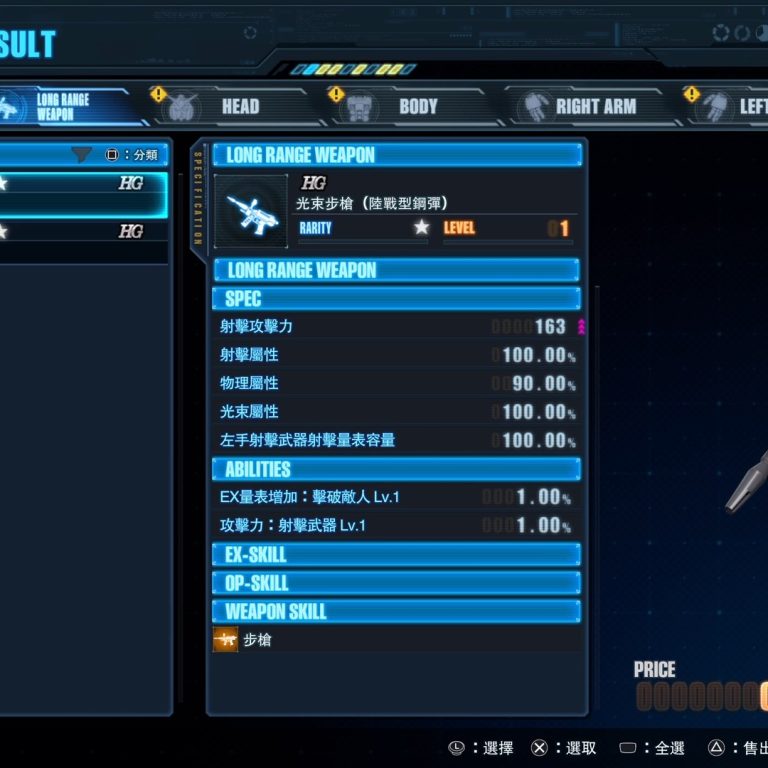Switch to the Long Range Weapon tab
The image size is (768, 768).
pos(60,106)
